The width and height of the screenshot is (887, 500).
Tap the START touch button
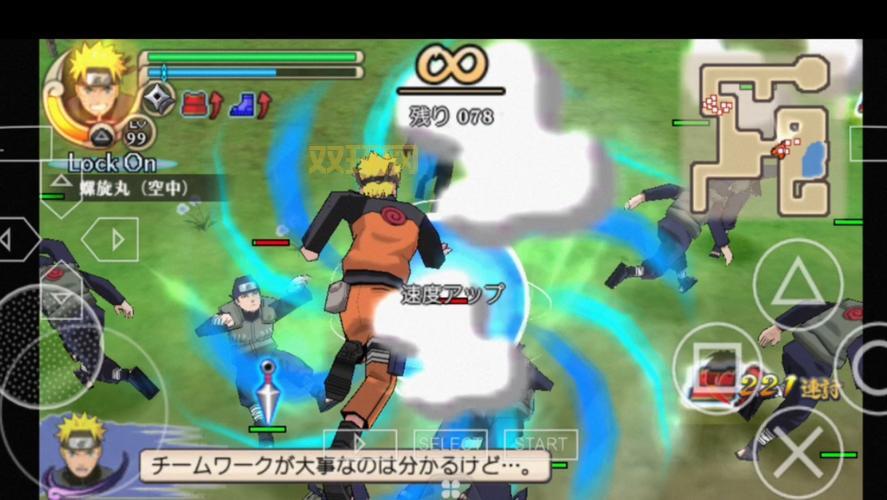click(540, 443)
